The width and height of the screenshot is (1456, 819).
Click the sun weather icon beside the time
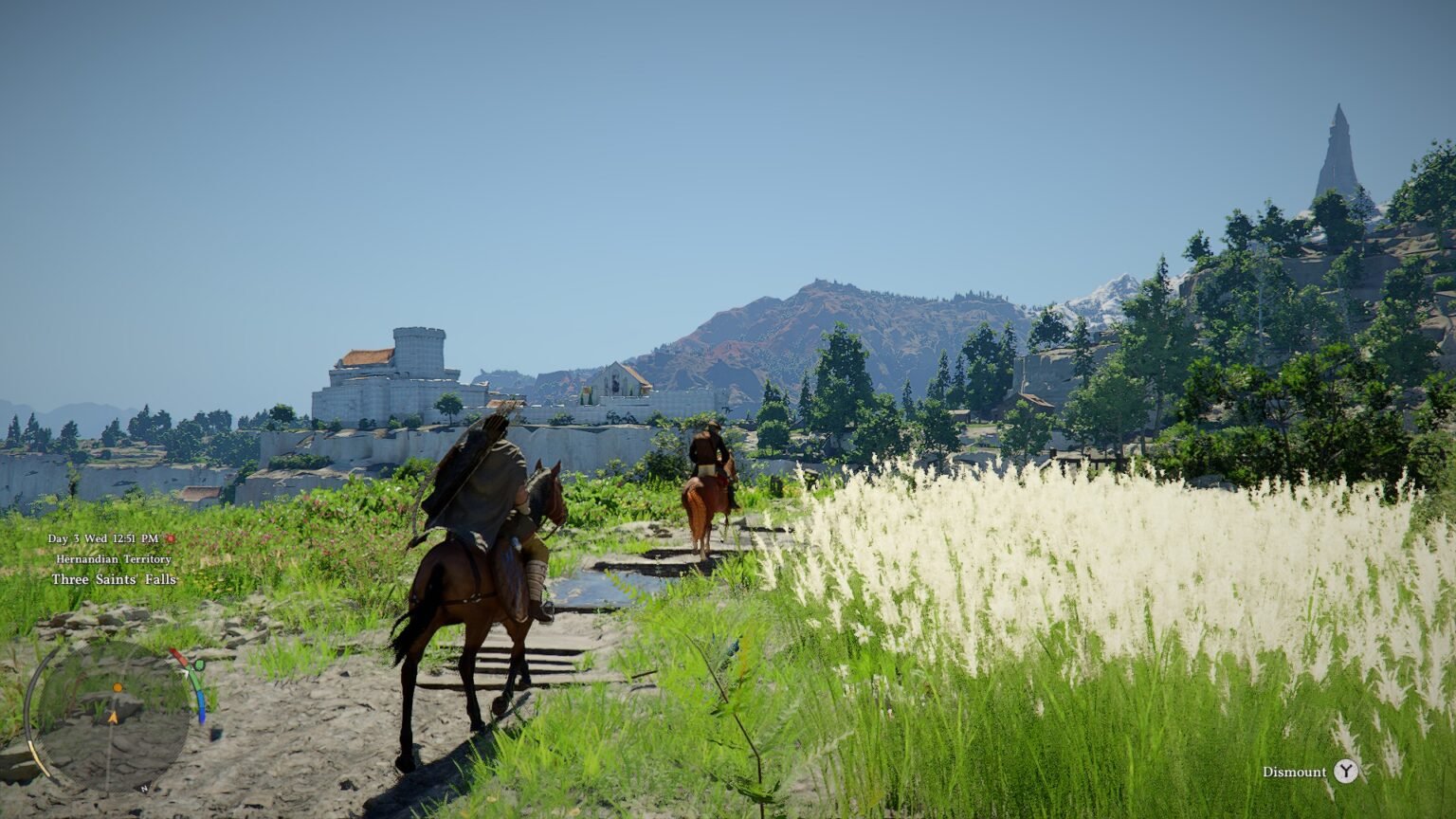pos(171,539)
